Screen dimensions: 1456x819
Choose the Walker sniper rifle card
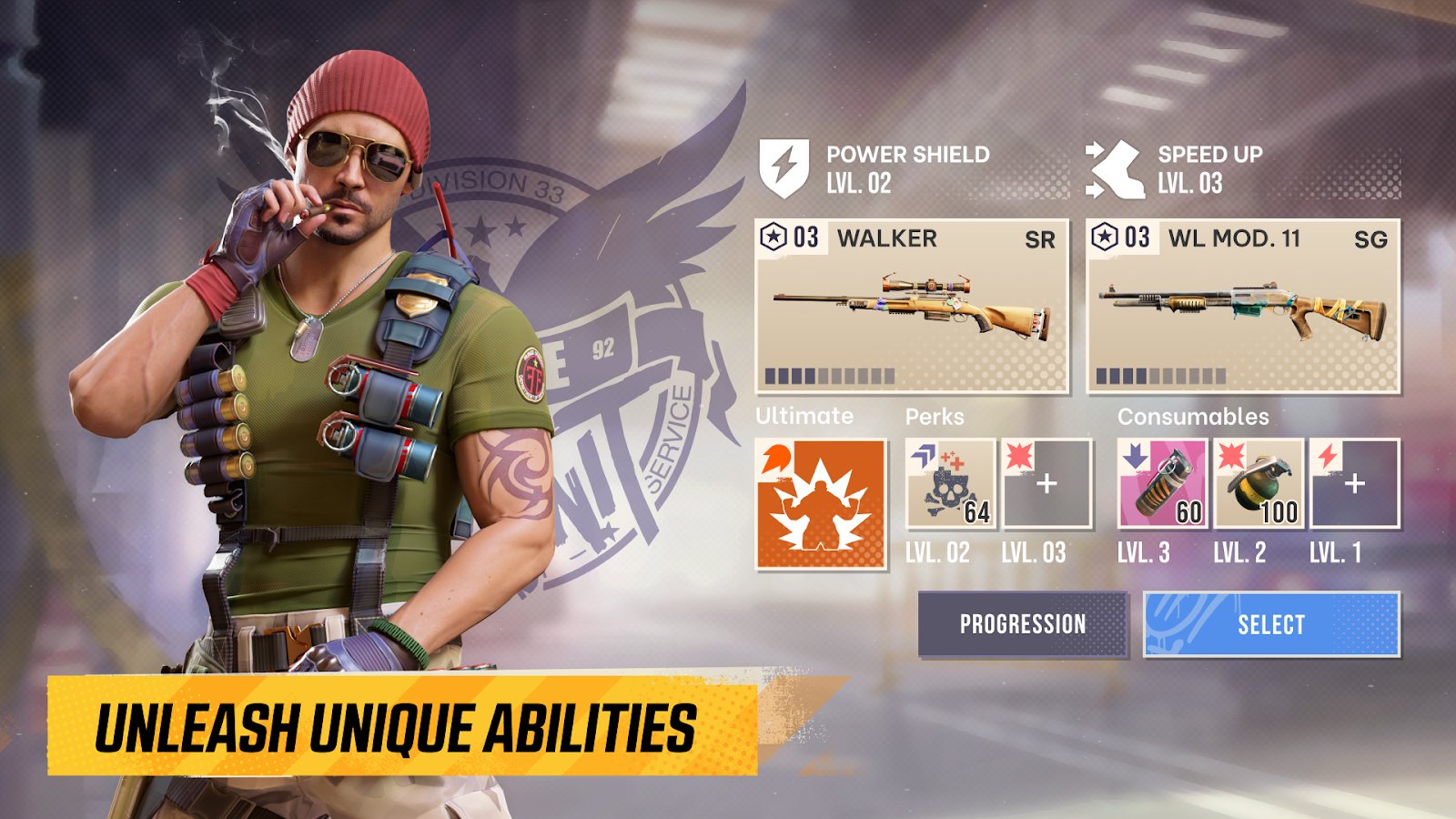click(x=912, y=307)
